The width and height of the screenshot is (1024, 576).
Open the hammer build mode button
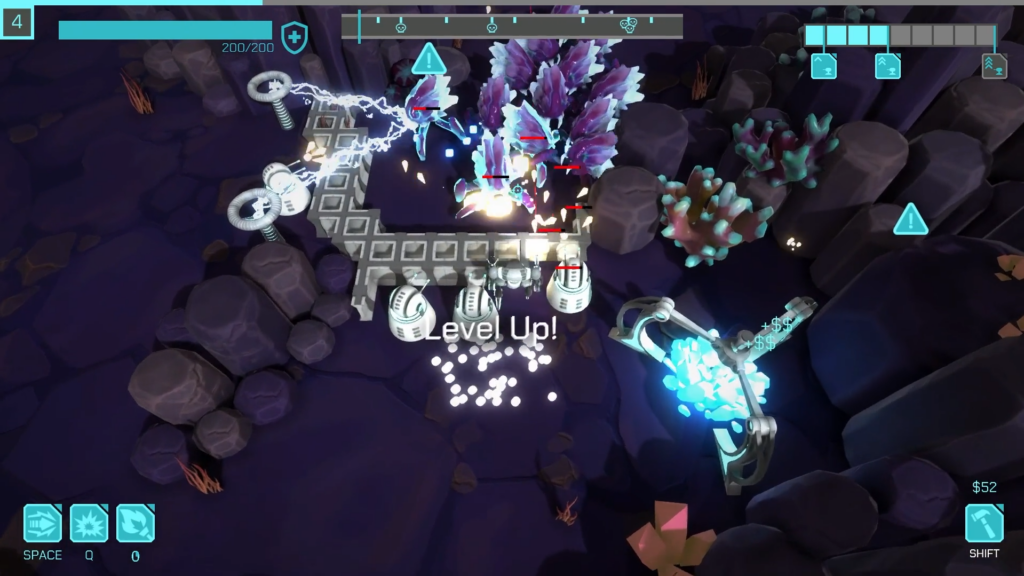(984, 523)
